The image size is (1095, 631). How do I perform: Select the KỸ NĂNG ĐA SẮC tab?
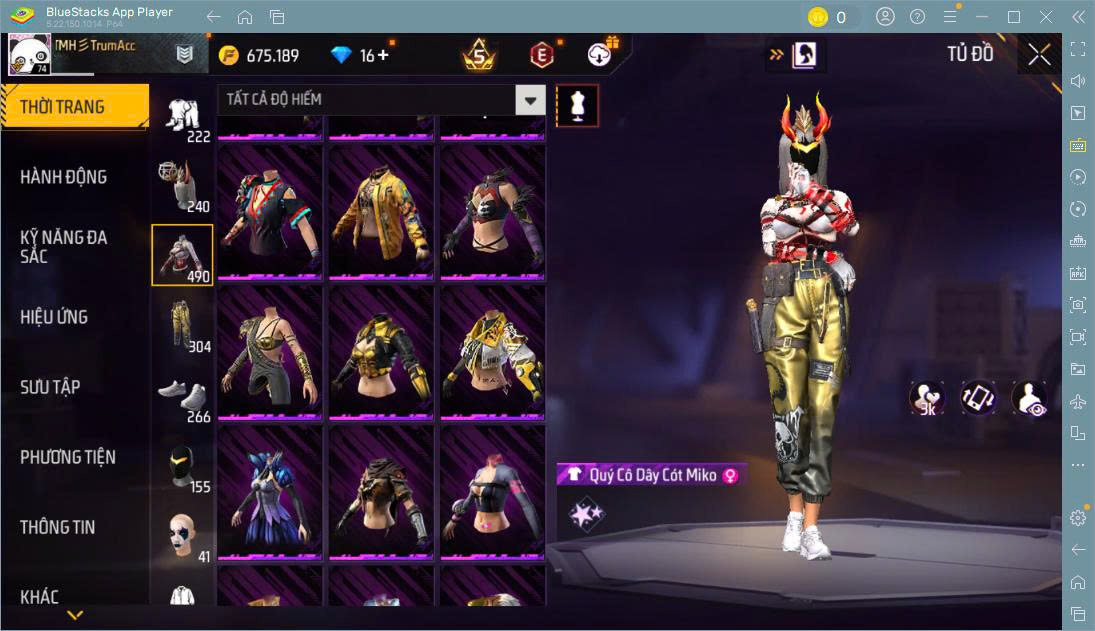[64, 247]
